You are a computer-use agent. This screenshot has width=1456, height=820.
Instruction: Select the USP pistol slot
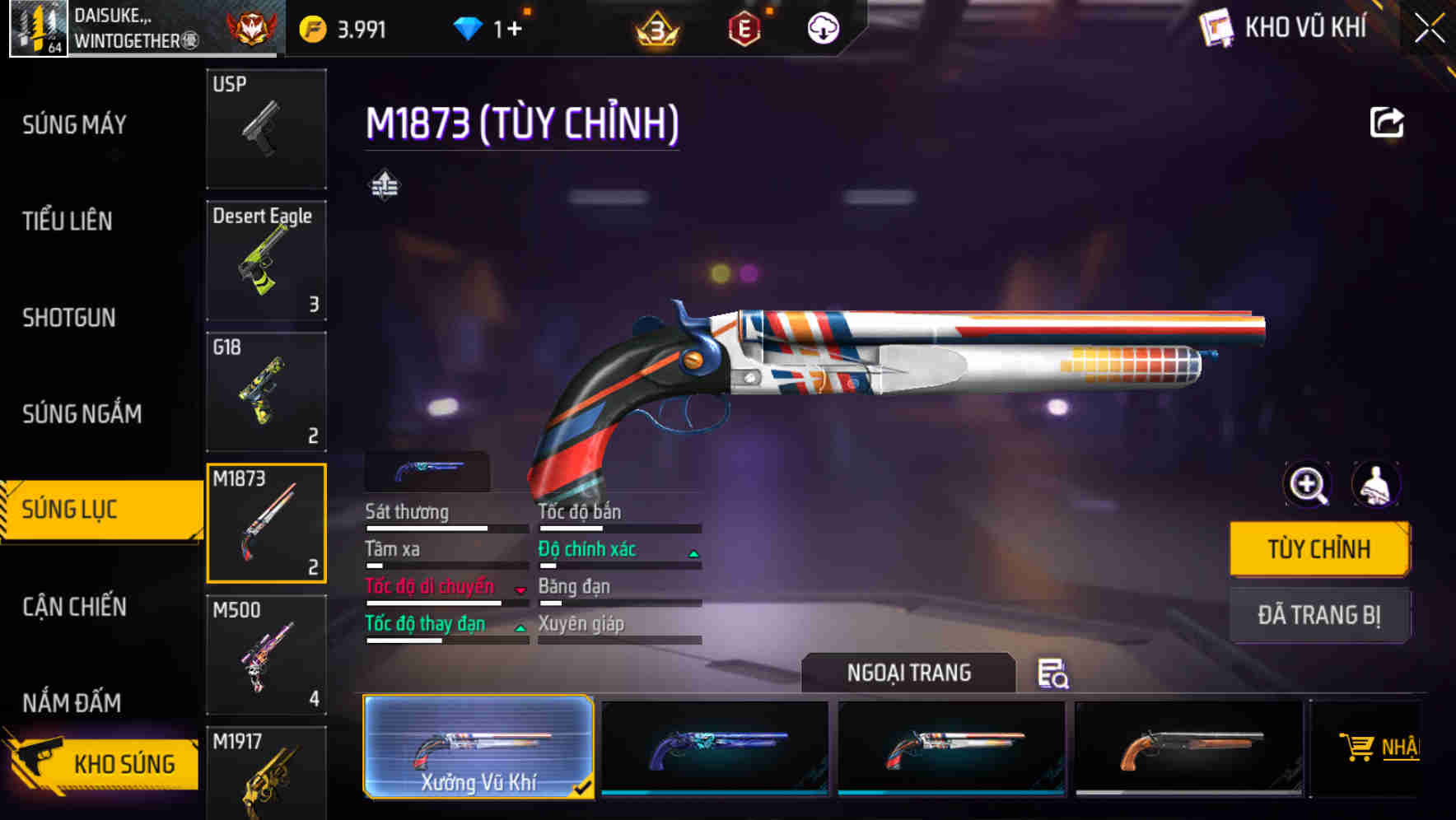click(266, 129)
